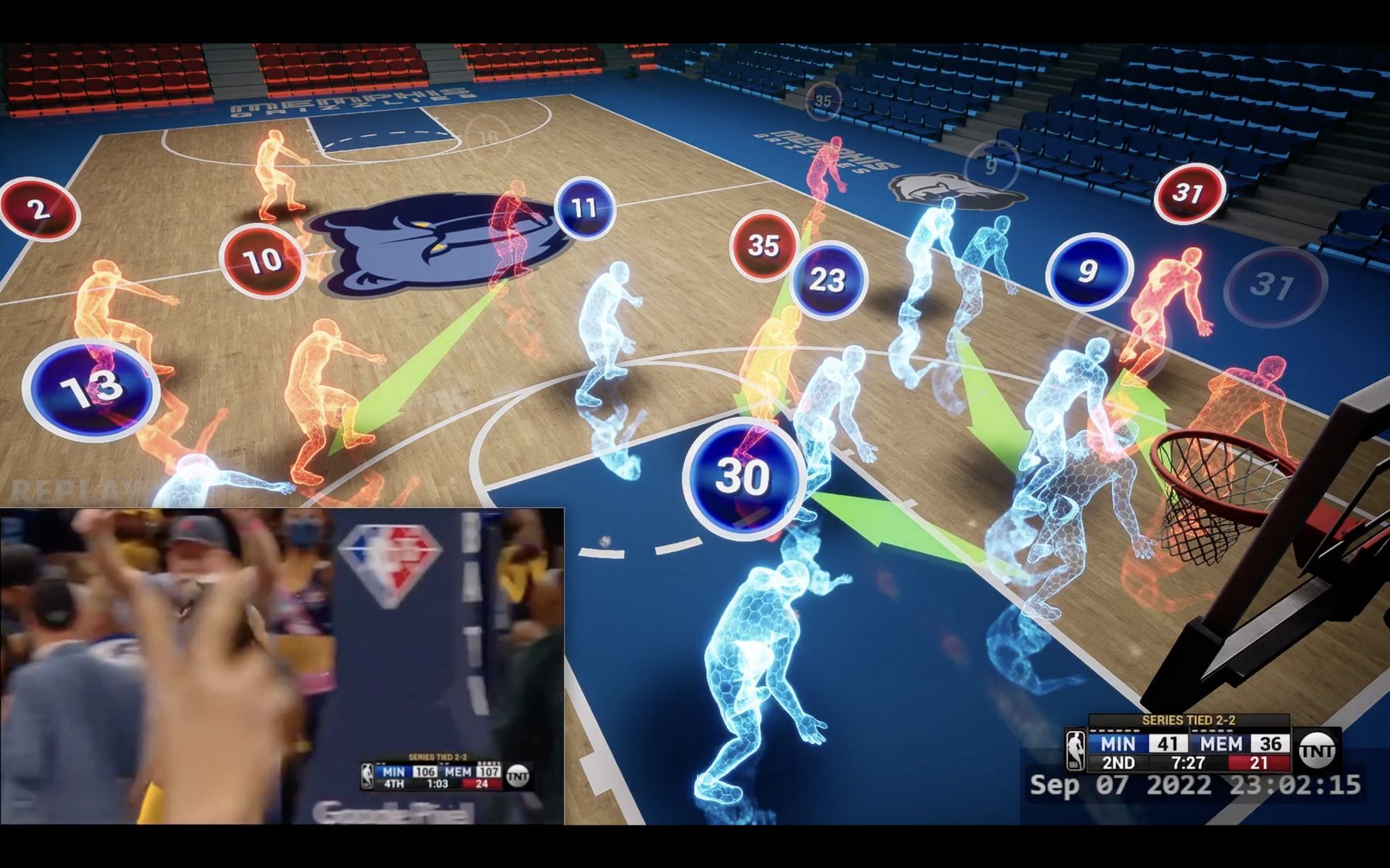The width and height of the screenshot is (1390, 868).
Task: Select the solid red number 35 badge
Action: 764,245
